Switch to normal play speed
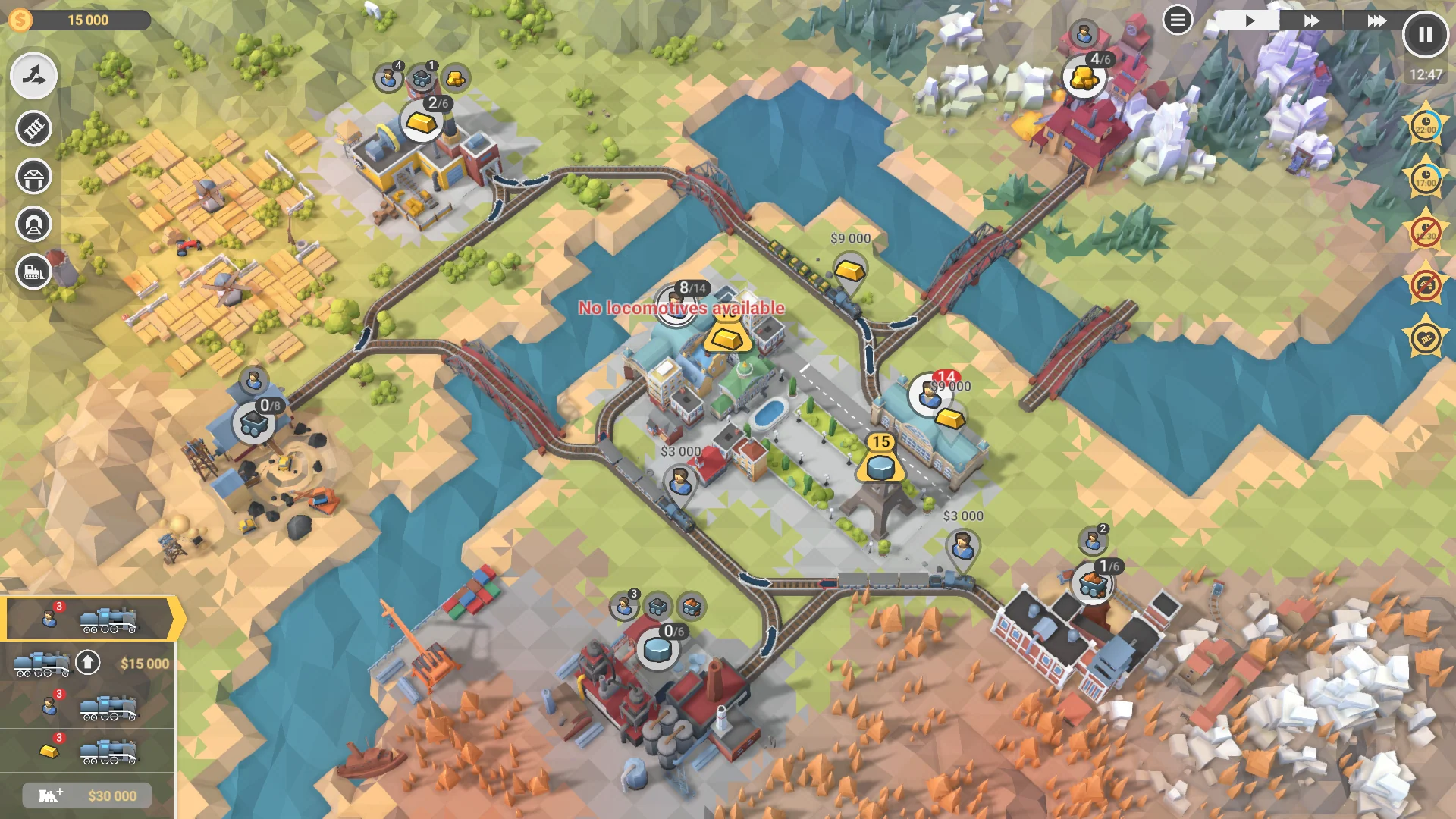Image resolution: width=1456 pixels, height=819 pixels. tap(1250, 19)
